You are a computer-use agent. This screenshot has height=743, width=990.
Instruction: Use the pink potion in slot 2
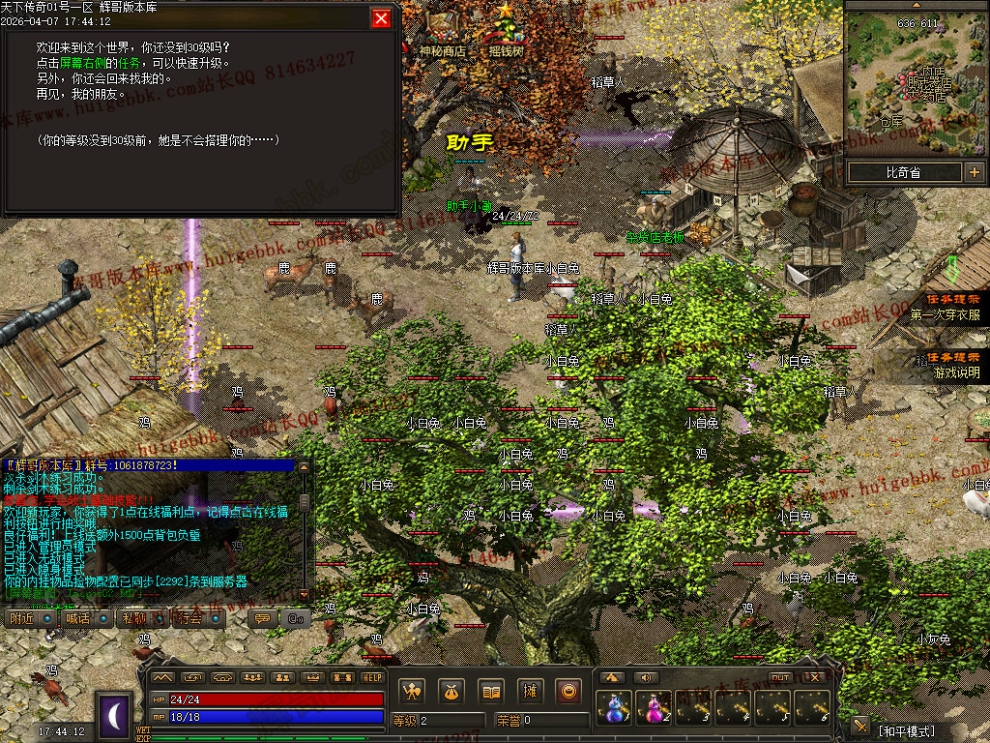(x=653, y=707)
